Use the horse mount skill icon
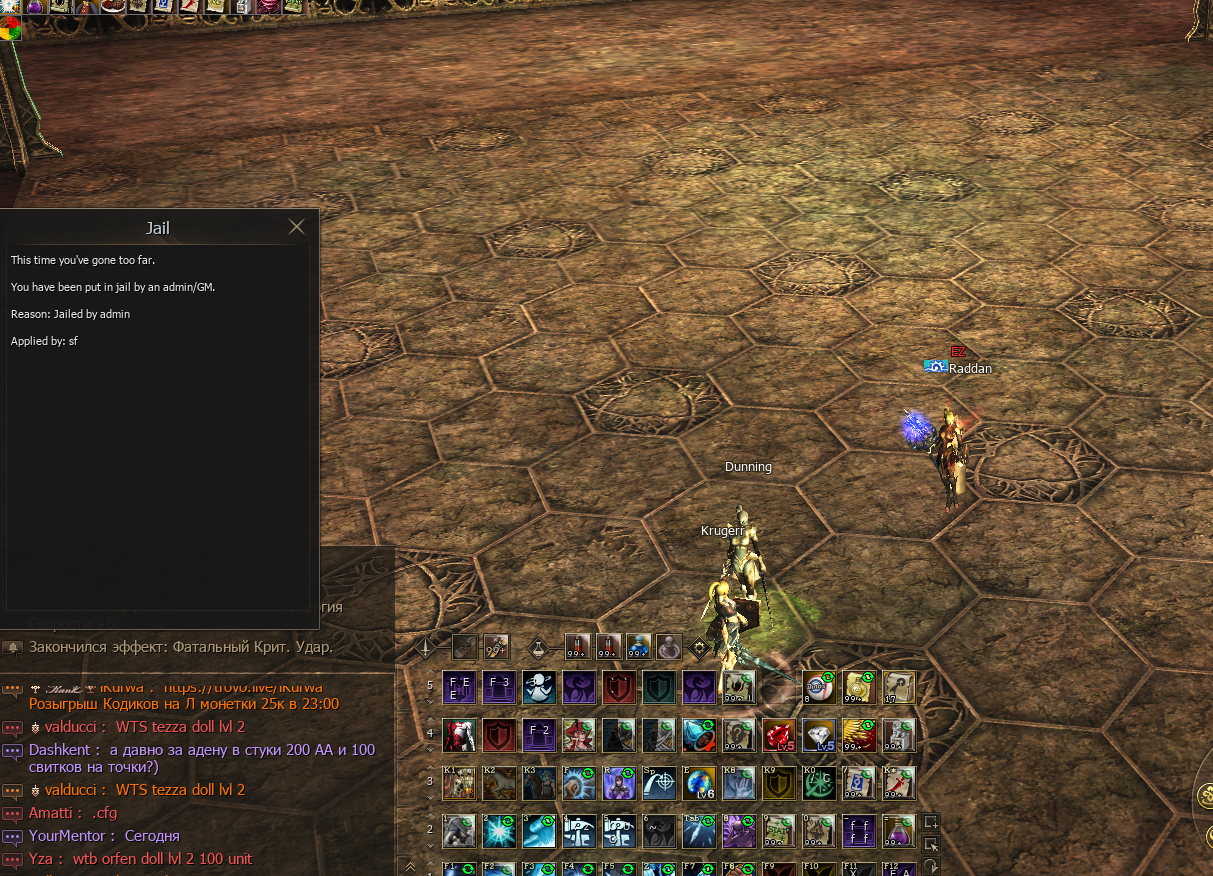Viewport: 1213px width, 876px height. click(x=498, y=782)
